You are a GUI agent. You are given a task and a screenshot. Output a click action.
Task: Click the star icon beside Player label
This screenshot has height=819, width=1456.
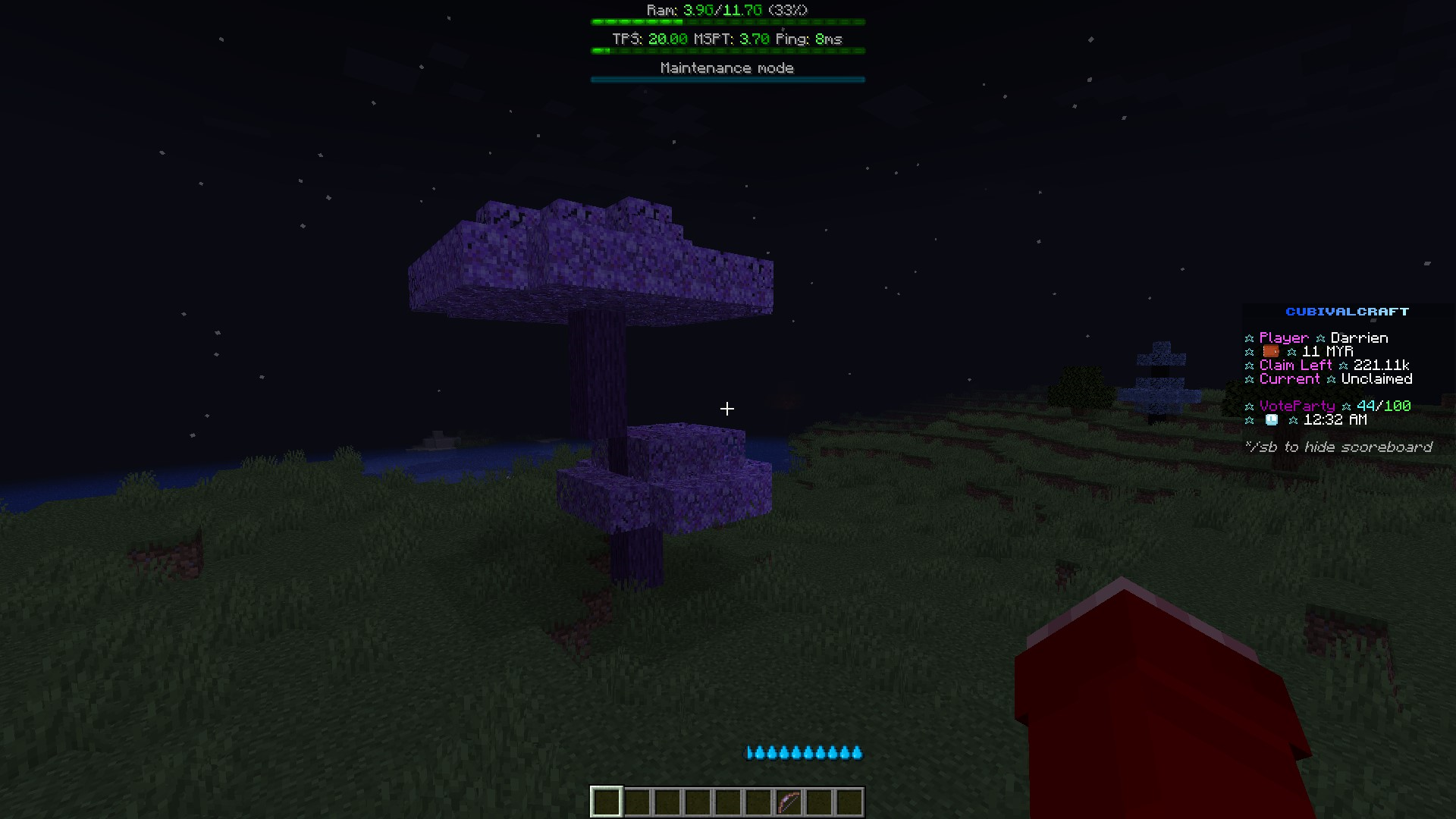(x=1249, y=337)
